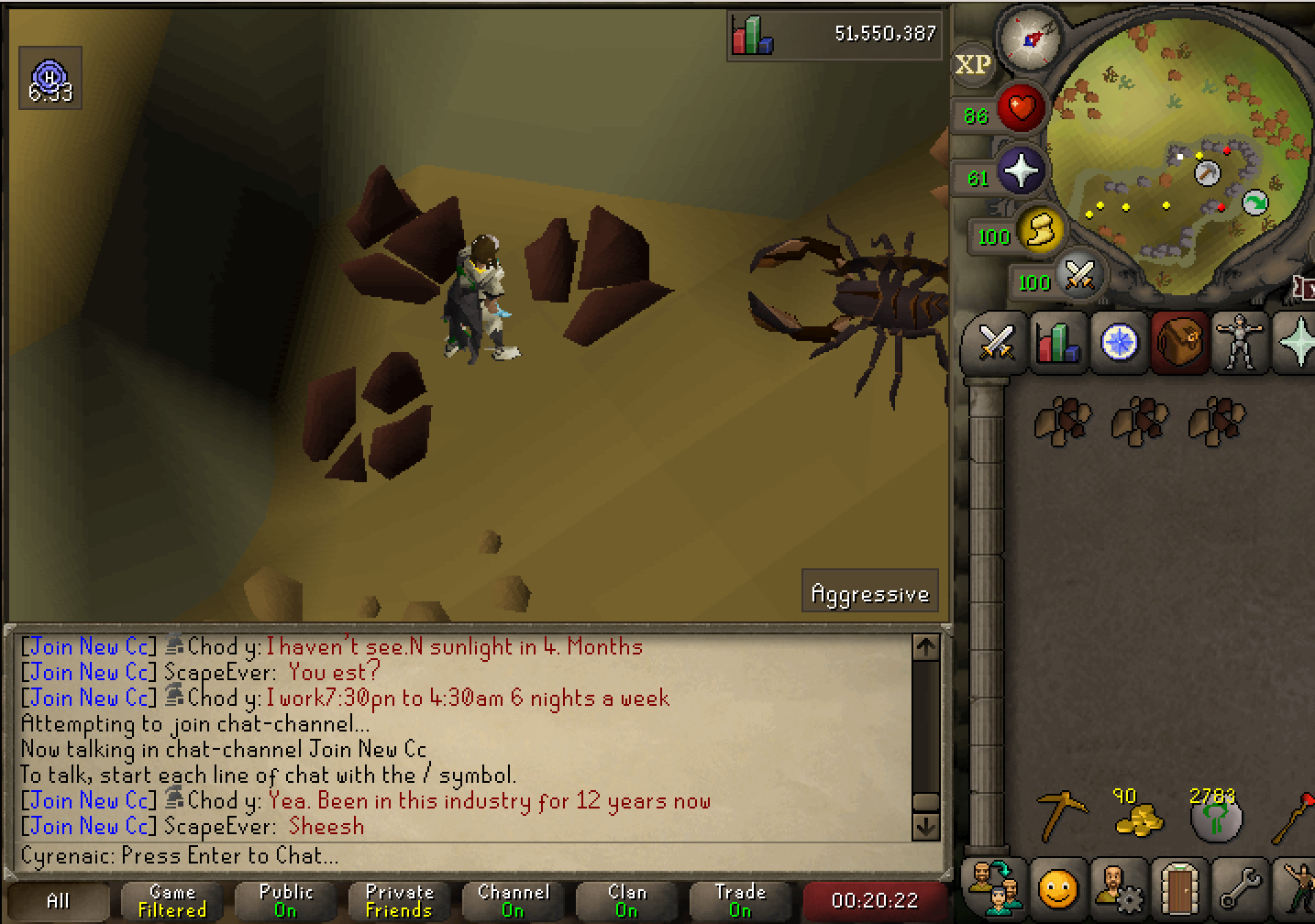Open the Worn Equipment tab
1315x924 pixels.
click(x=1240, y=343)
